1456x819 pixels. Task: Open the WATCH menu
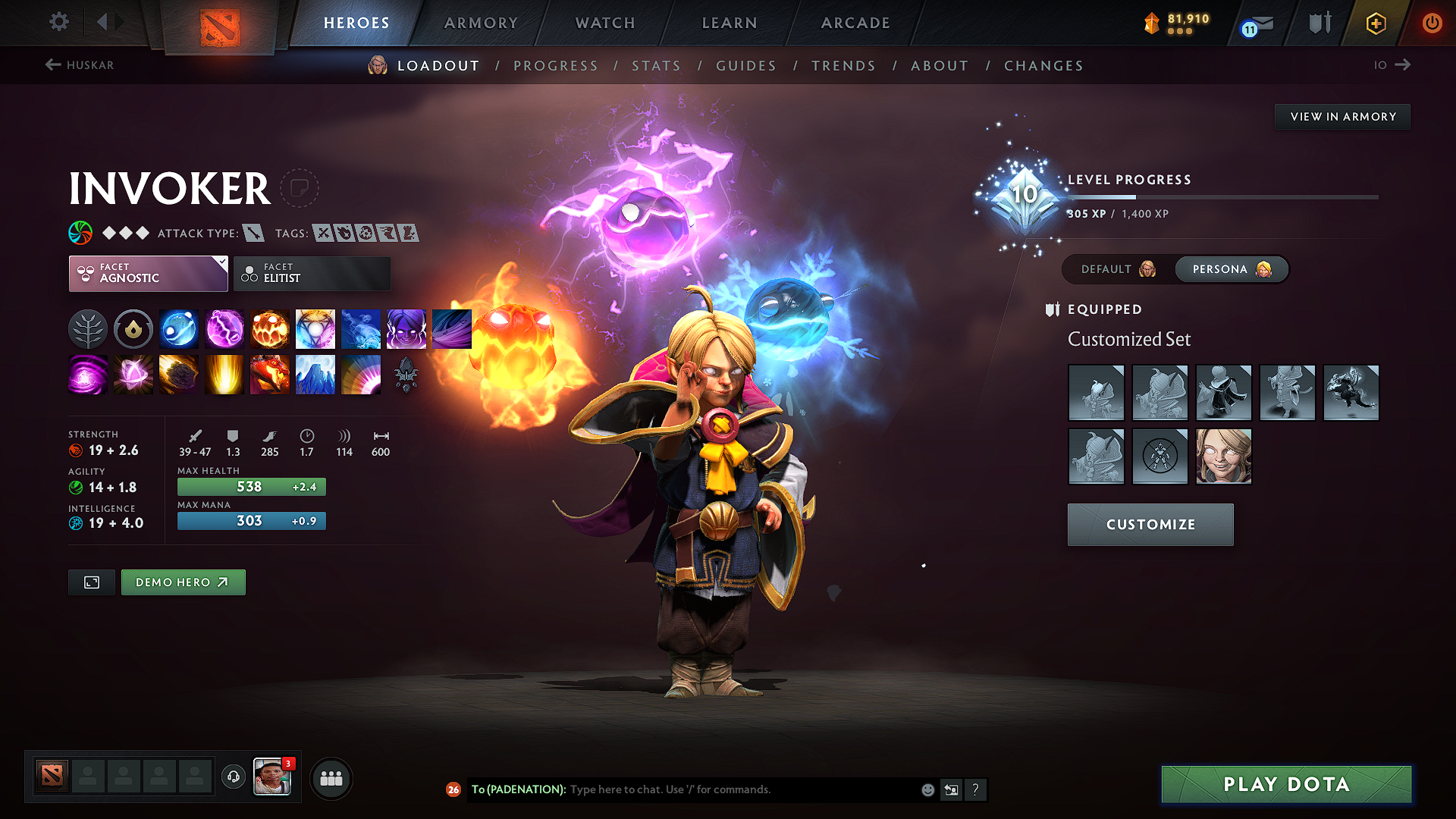(x=604, y=23)
